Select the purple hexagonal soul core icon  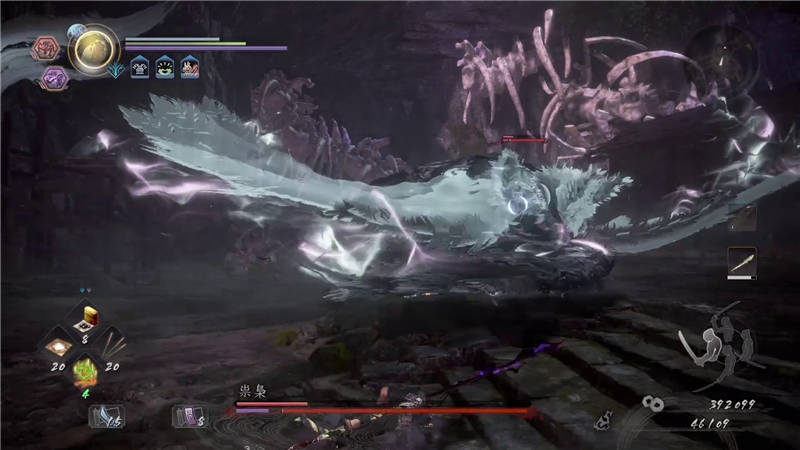[54, 78]
